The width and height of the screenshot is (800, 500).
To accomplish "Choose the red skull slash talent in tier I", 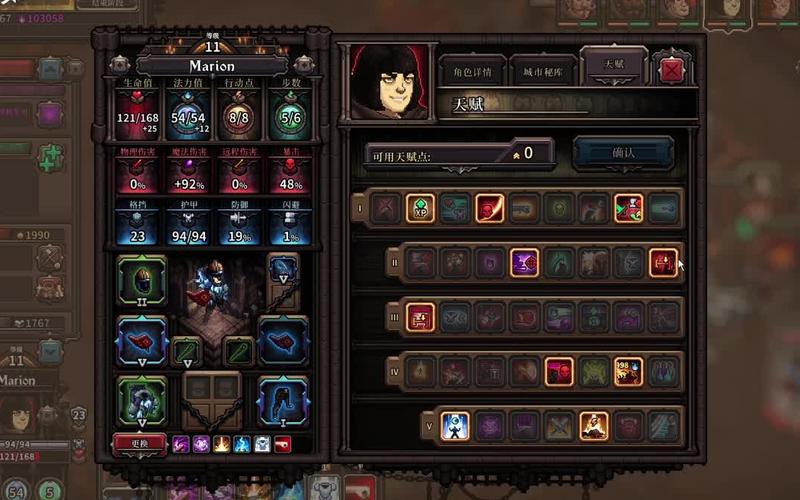I will coord(489,208).
